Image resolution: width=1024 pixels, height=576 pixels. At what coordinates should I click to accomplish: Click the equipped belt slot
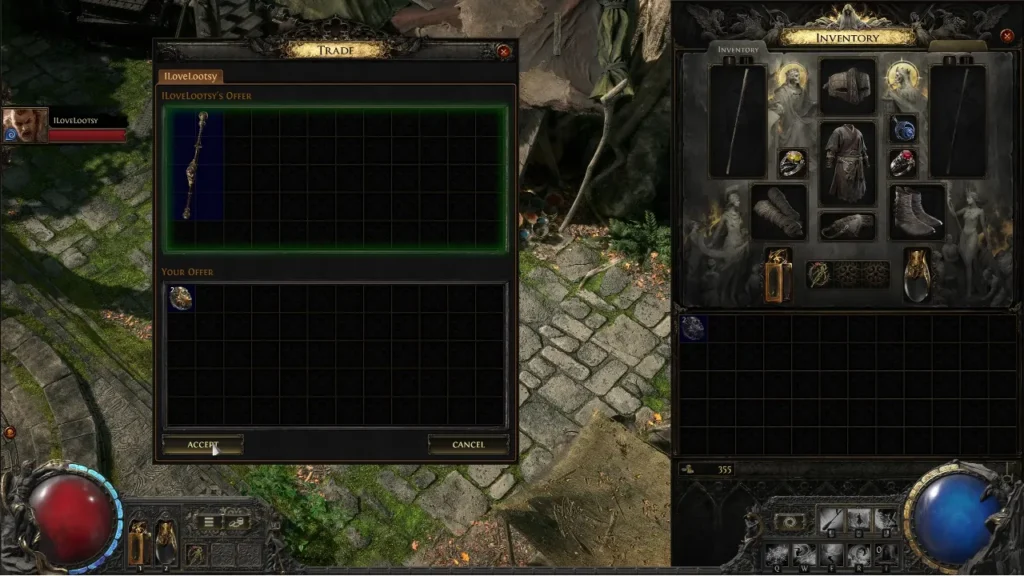[x=848, y=226]
